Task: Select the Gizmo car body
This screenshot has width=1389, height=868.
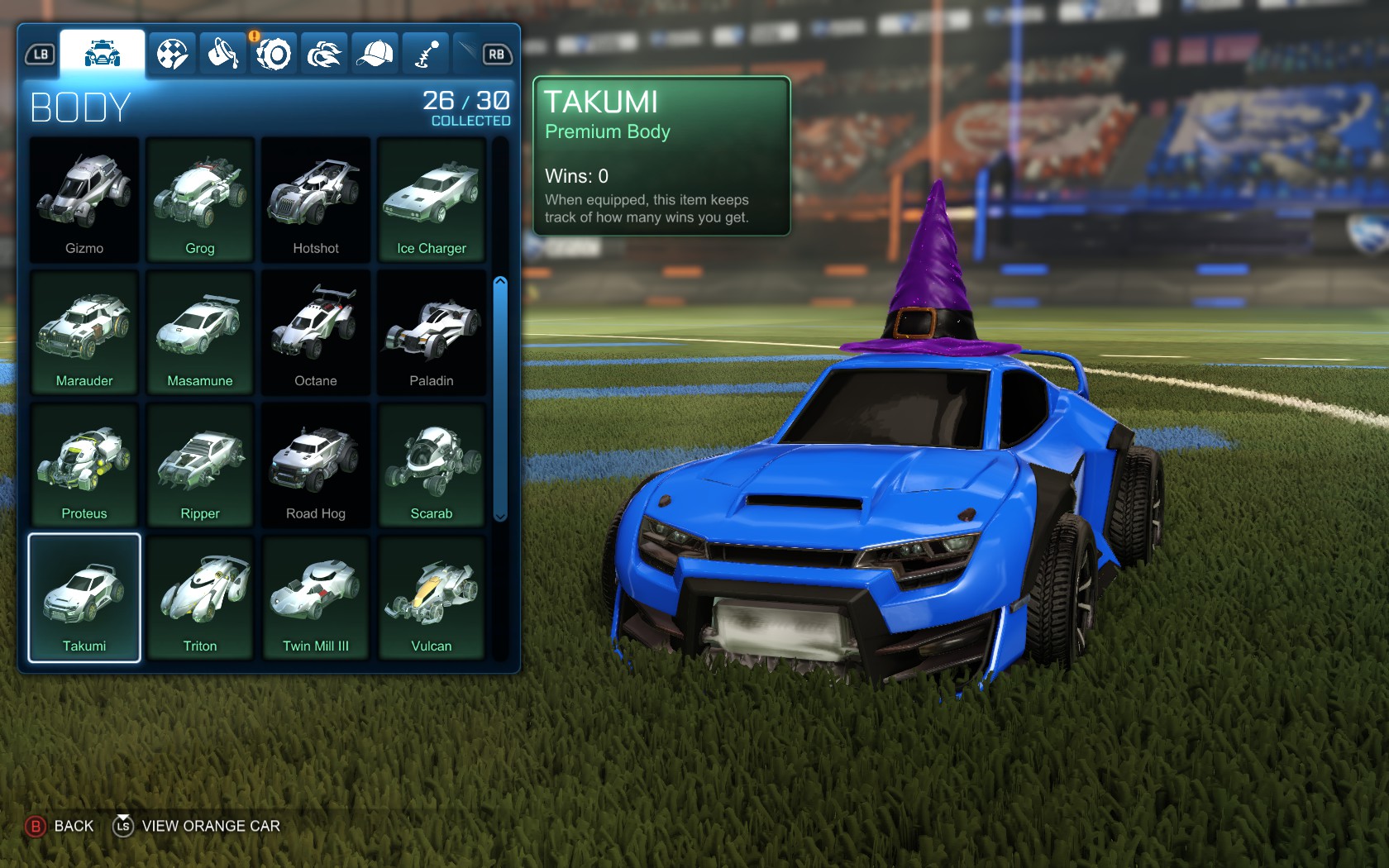Action: point(84,199)
